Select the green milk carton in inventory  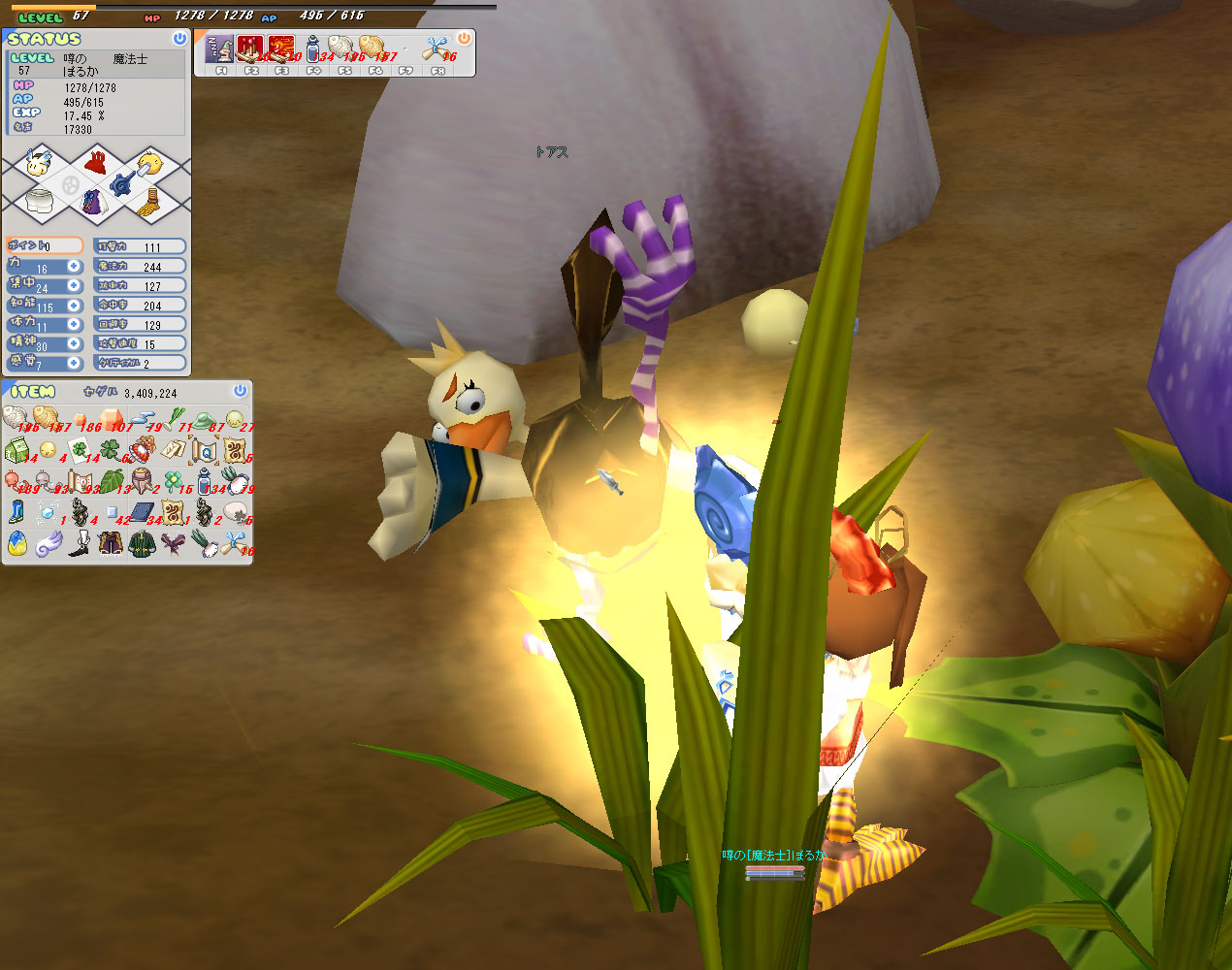[16, 451]
